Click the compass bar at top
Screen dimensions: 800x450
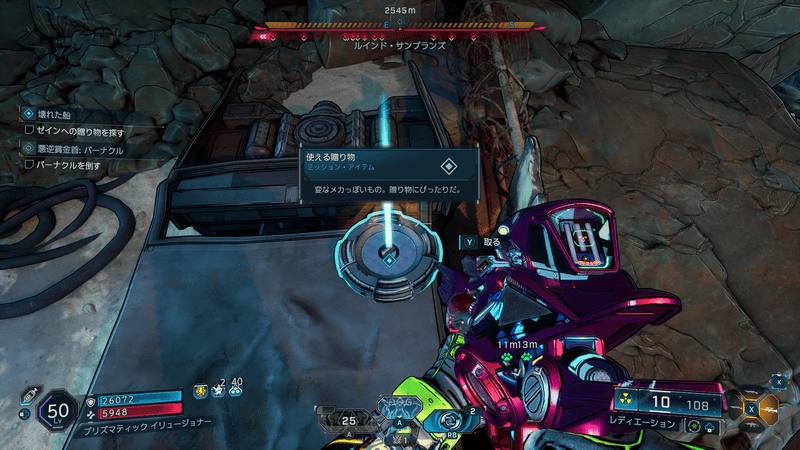point(400,26)
